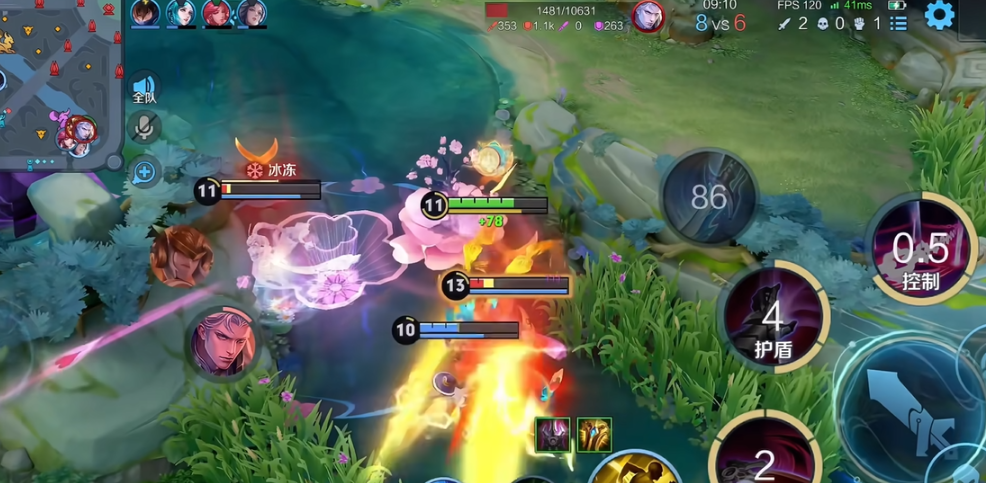Open the scoreboard list icon

coord(898,22)
